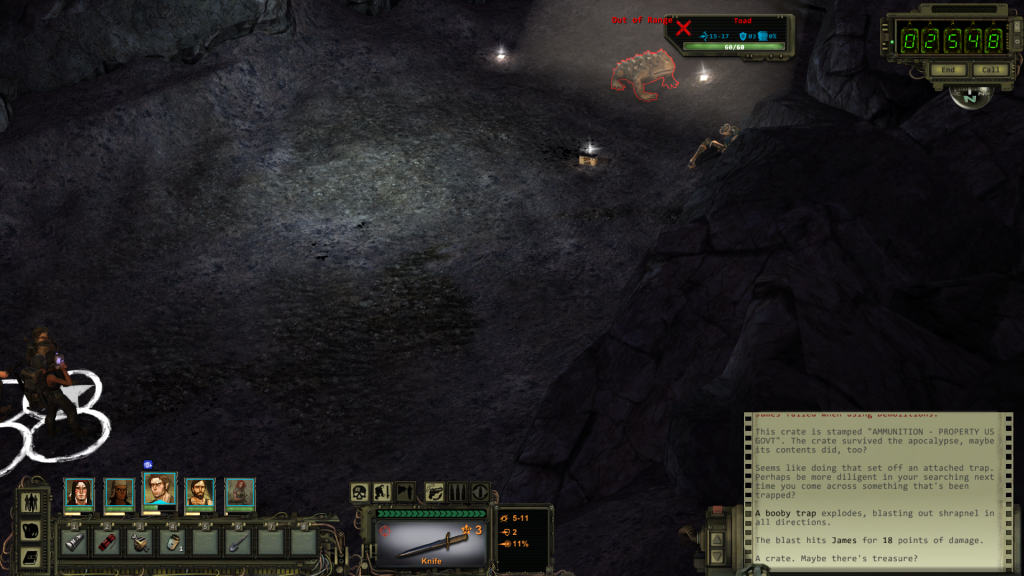Select the ranger portrait wearing a hat
Image resolution: width=1024 pixels, height=576 pixels.
[x=119, y=492]
